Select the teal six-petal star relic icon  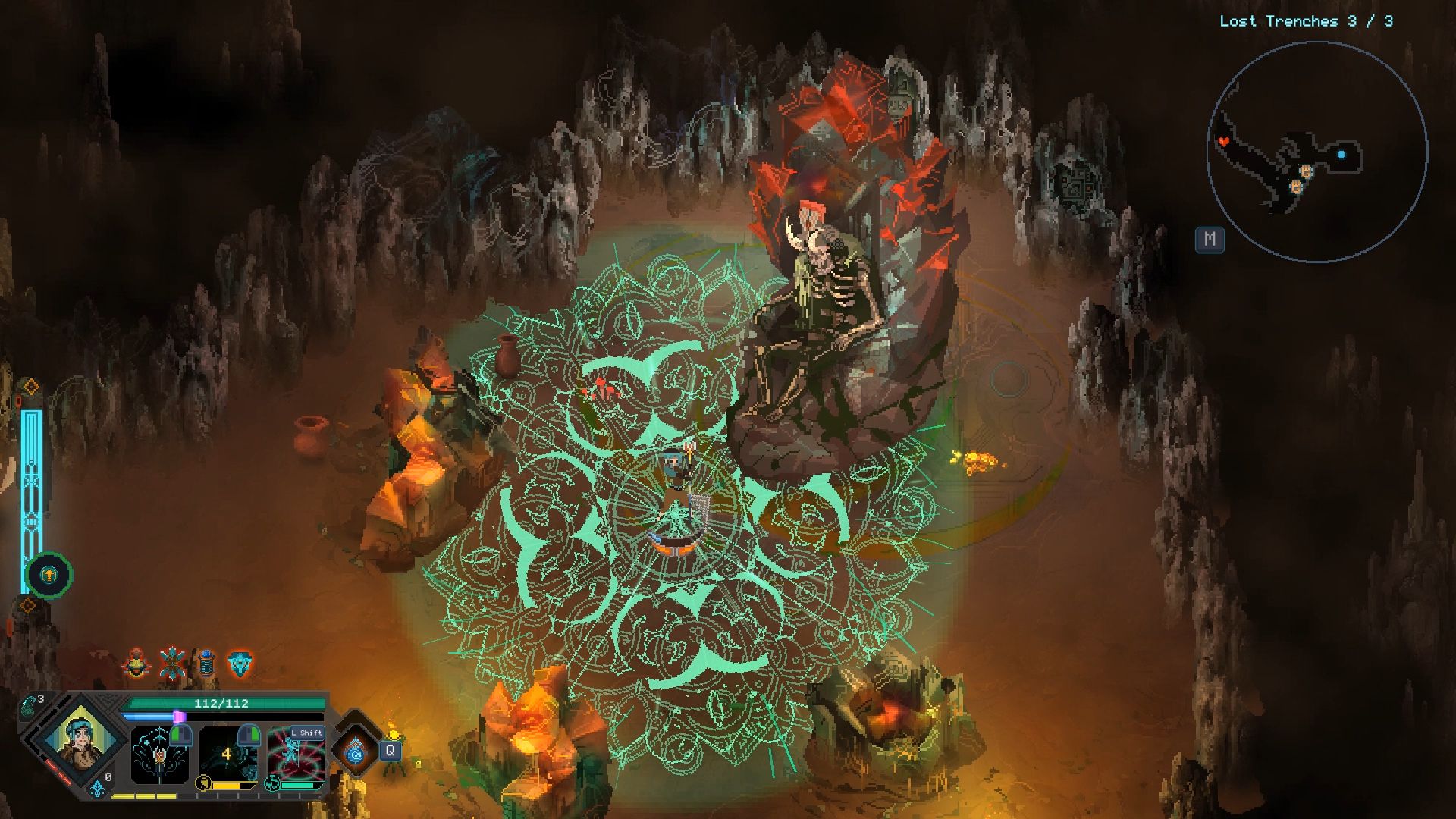click(172, 664)
